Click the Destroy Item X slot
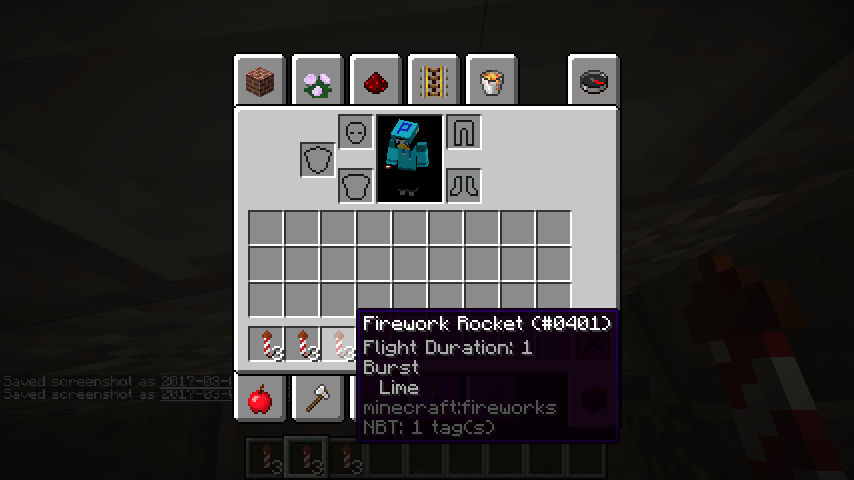This screenshot has height=480, width=854. (x=593, y=345)
